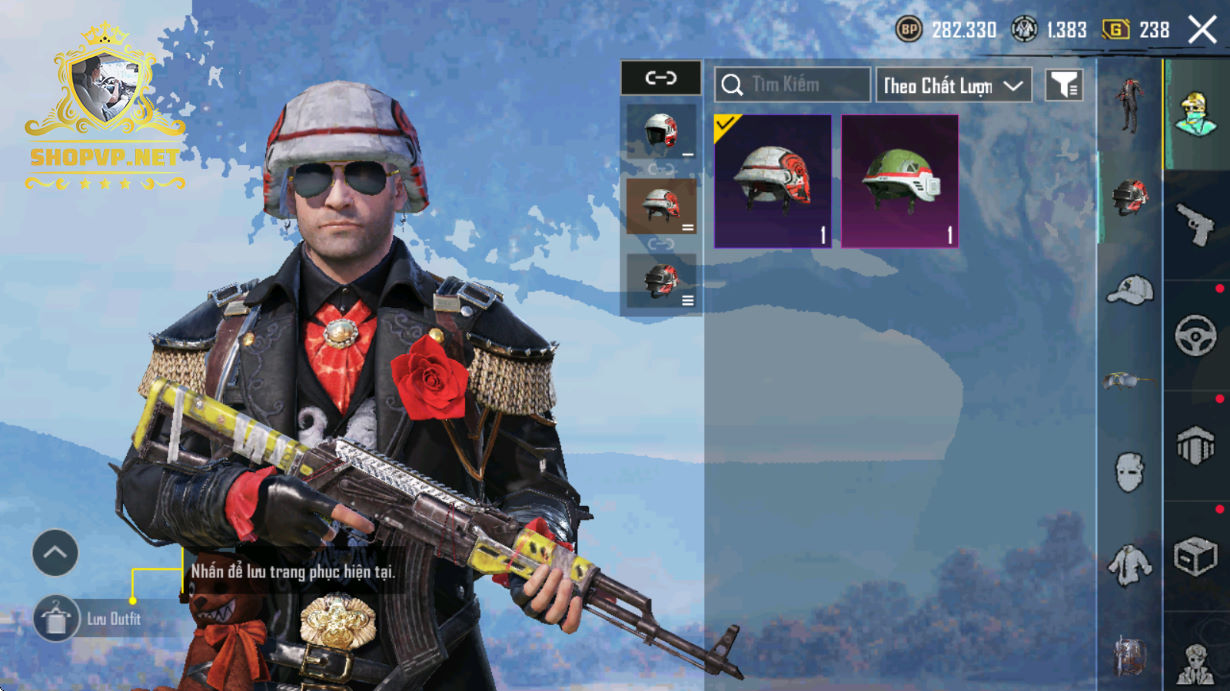Toggle the chain link button above helmet levels

(661, 78)
